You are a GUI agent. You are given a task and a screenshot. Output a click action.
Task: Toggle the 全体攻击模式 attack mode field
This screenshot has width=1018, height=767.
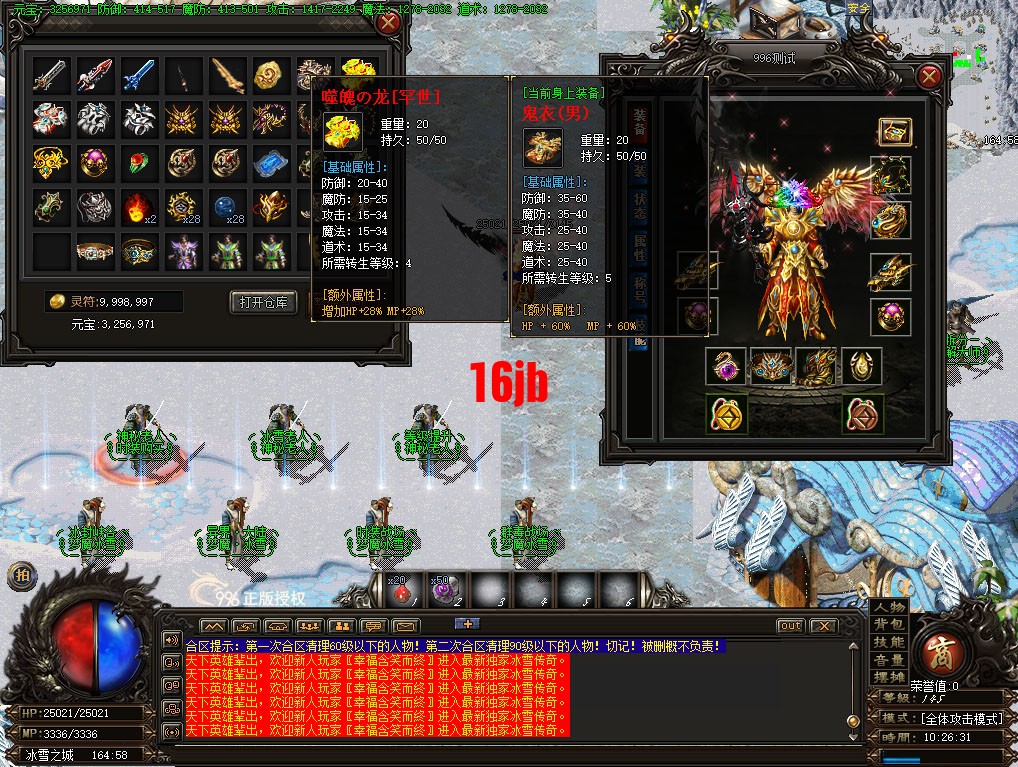click(953, 718)
